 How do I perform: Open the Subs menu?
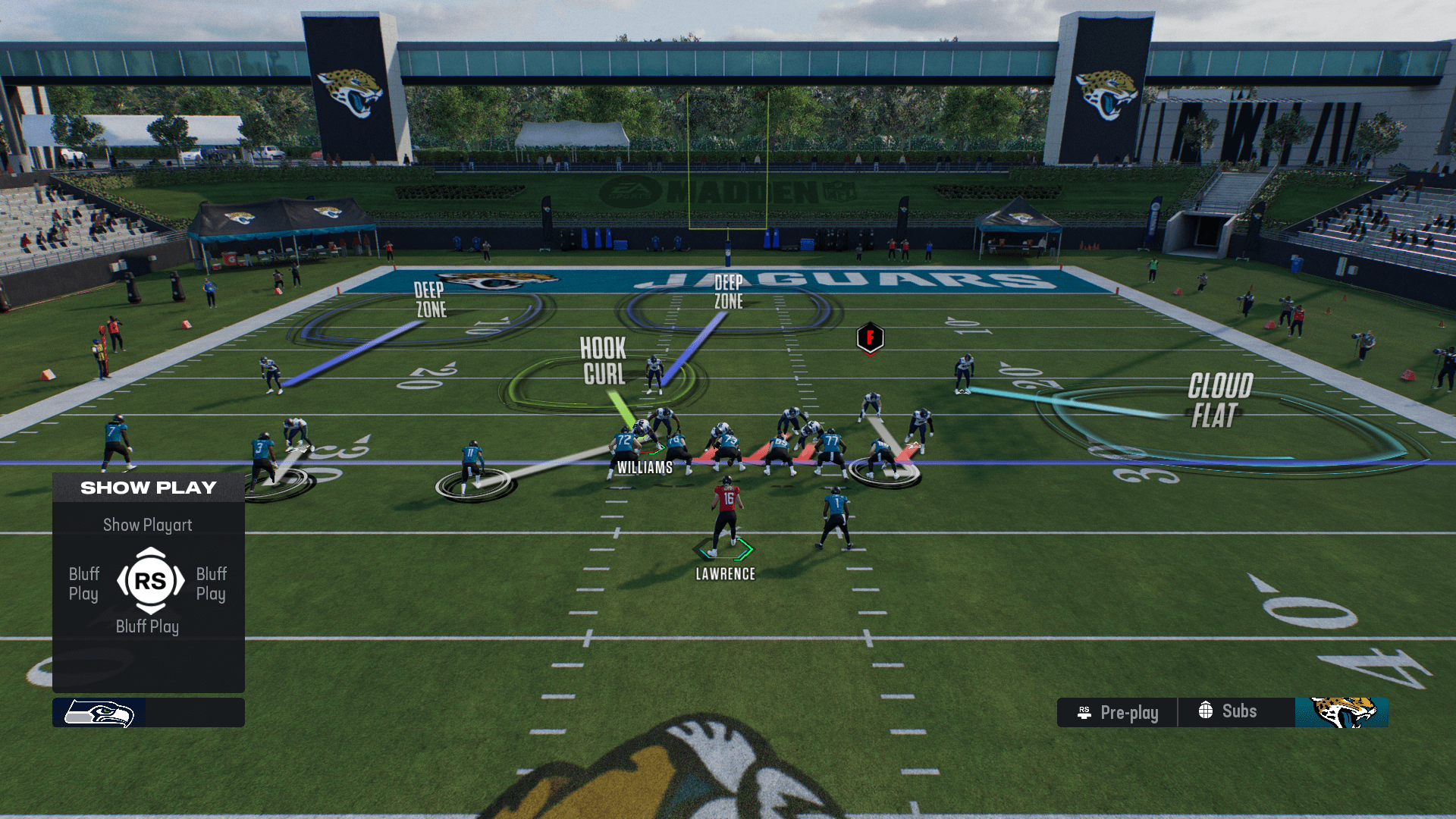[1228, 711]
